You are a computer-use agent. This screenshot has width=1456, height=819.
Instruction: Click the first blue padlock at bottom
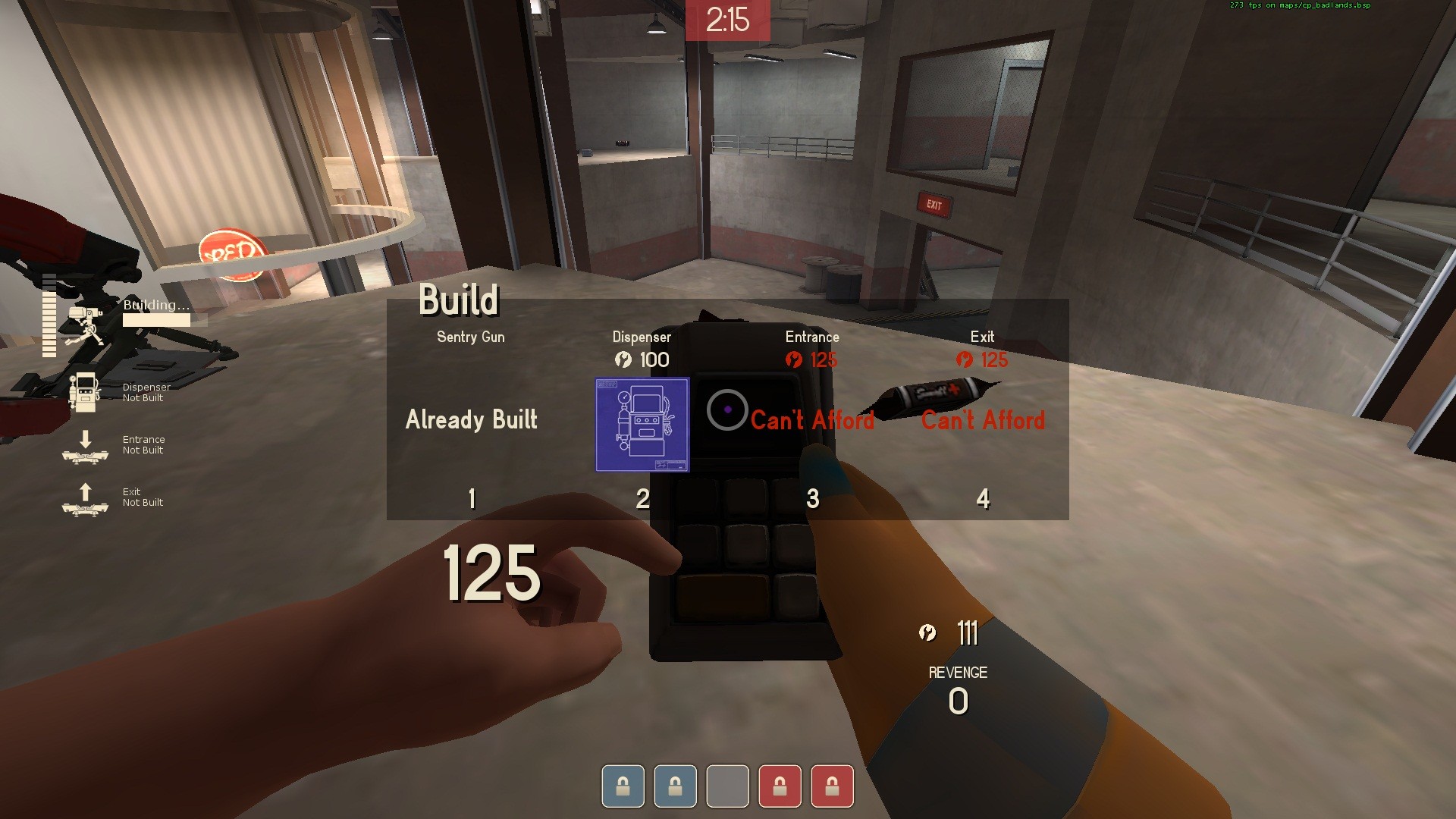pyautogui.click(x=622, y=786)
